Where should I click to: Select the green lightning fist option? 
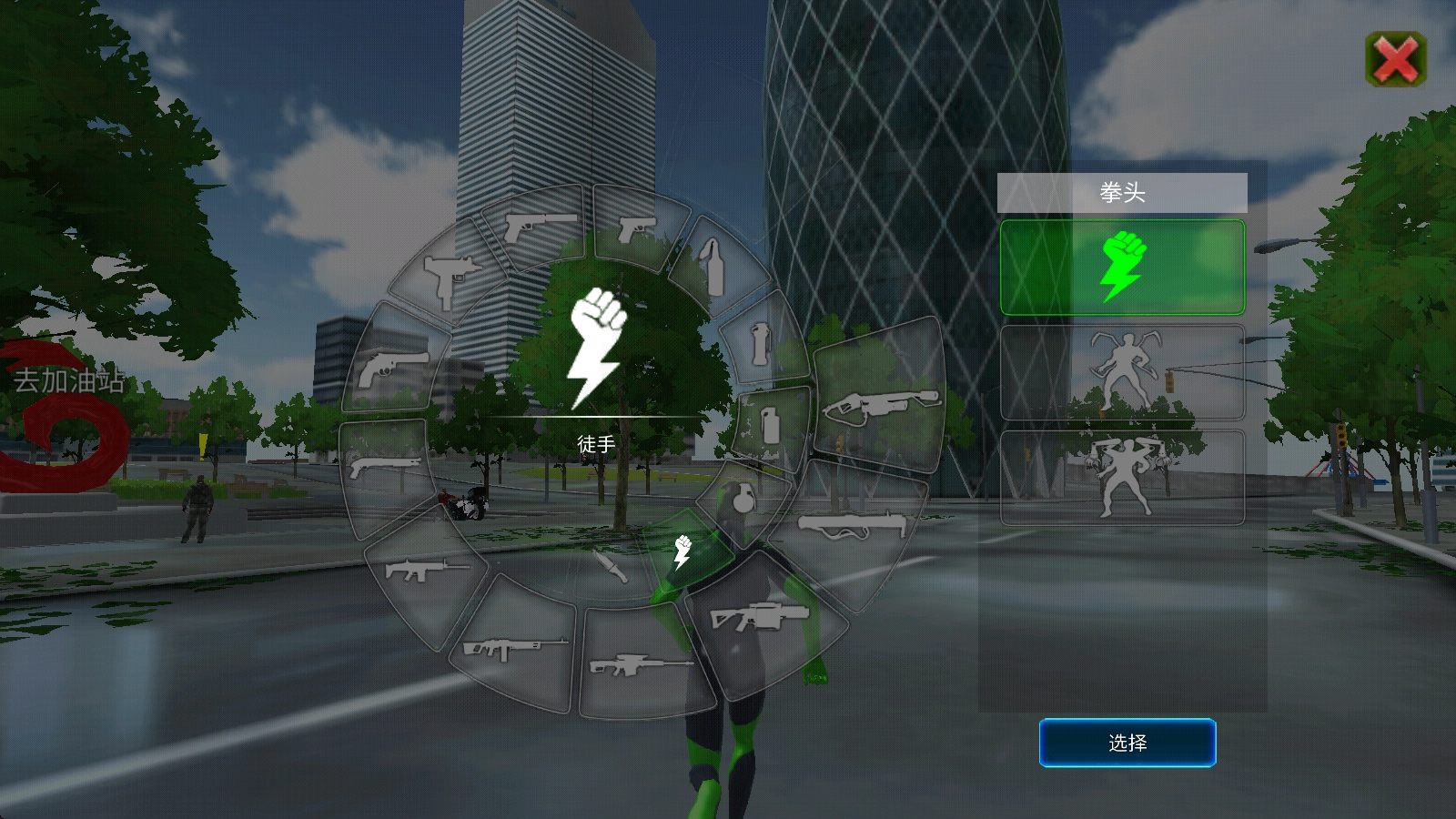1122,267
